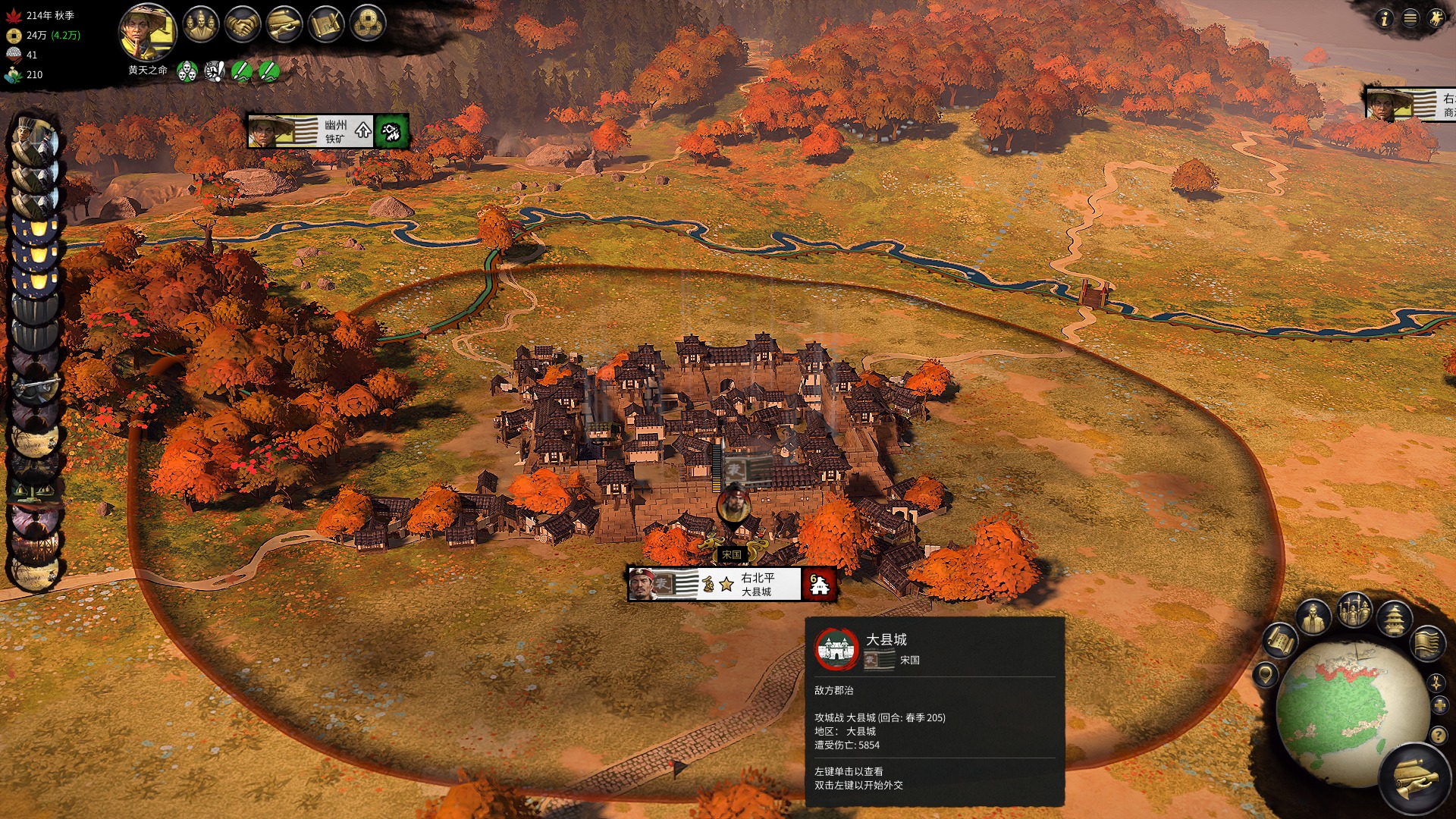Open the information 'i' button
This screenshot has height=819, width=1456.
(1385, 19)
